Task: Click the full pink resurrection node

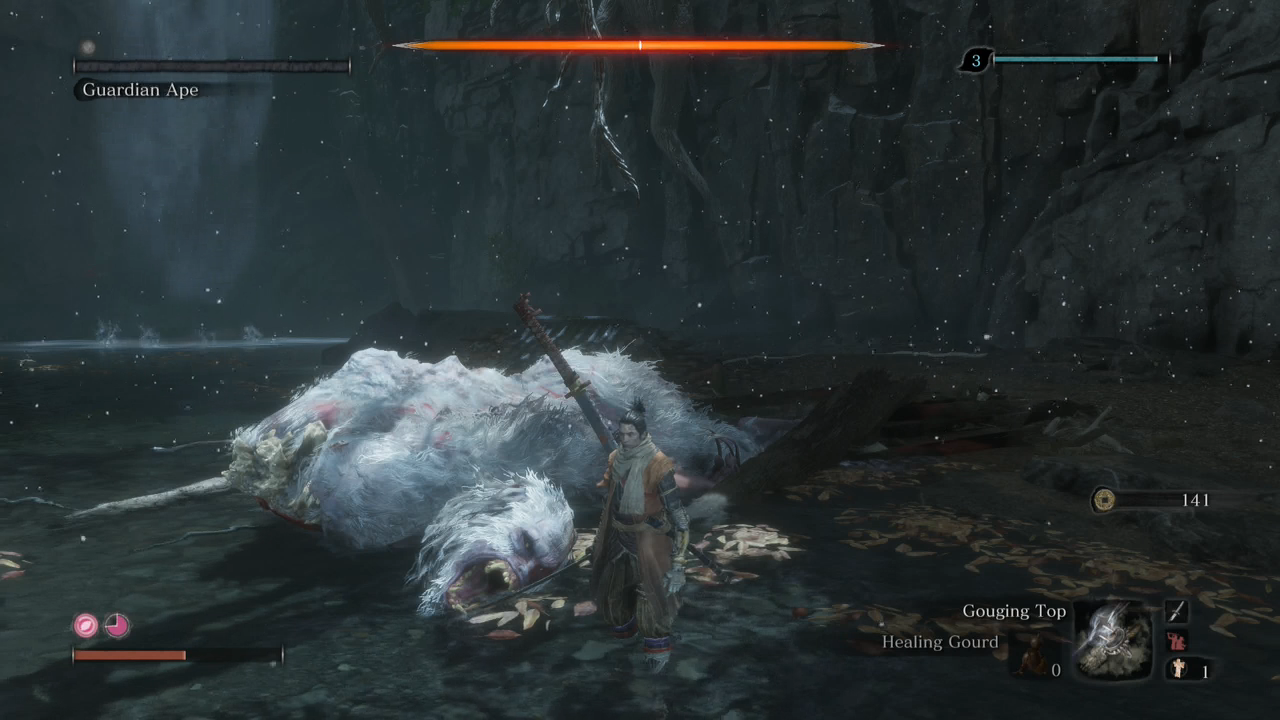Action: [85, 626]
